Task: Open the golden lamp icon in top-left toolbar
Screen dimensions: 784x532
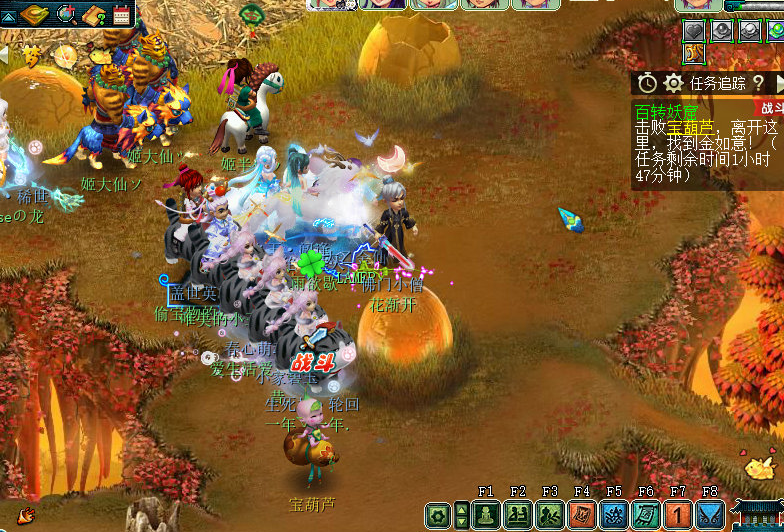Action: [34, 14]
